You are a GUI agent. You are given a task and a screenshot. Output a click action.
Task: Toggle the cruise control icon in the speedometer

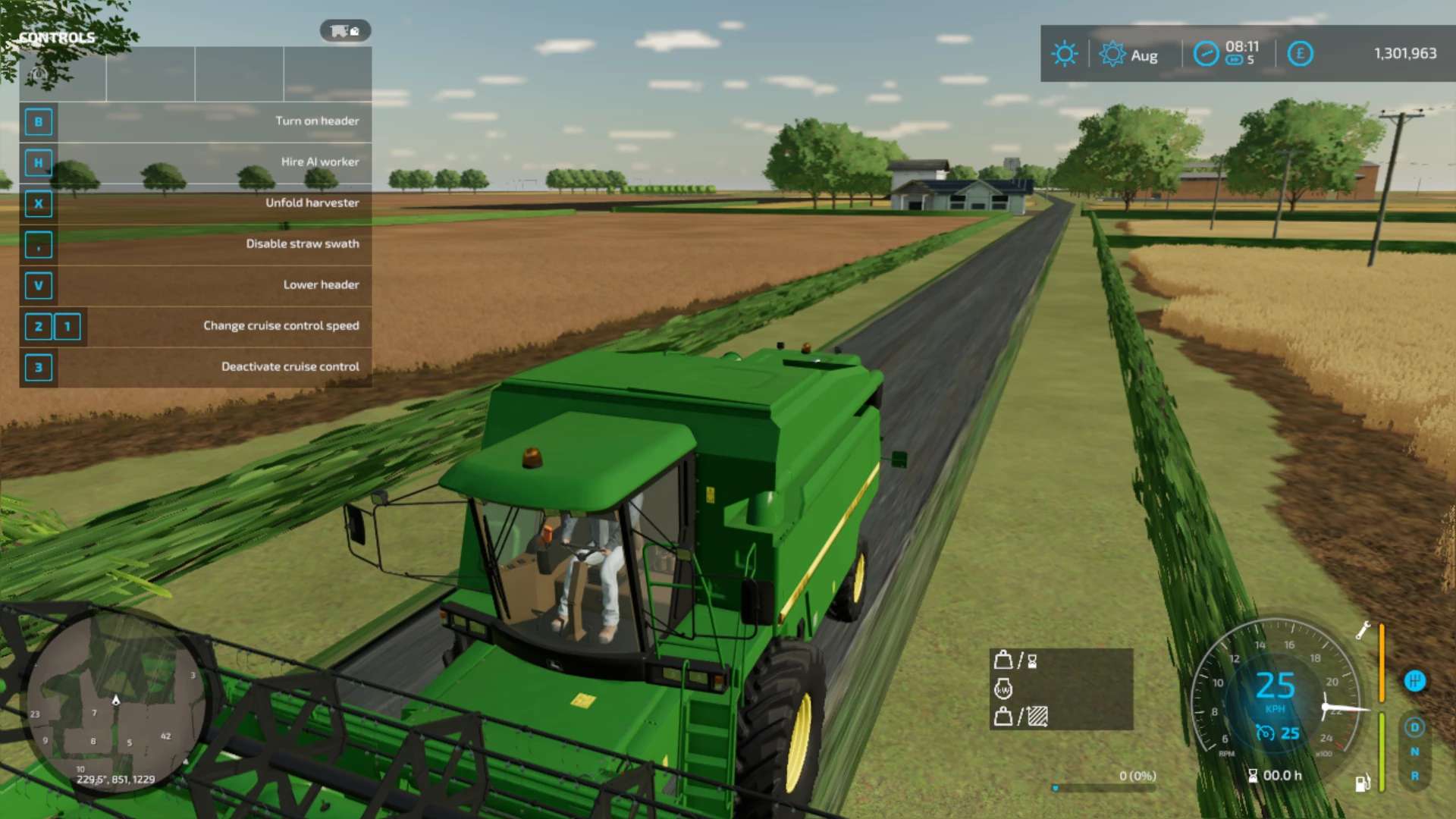(1265, 733)
